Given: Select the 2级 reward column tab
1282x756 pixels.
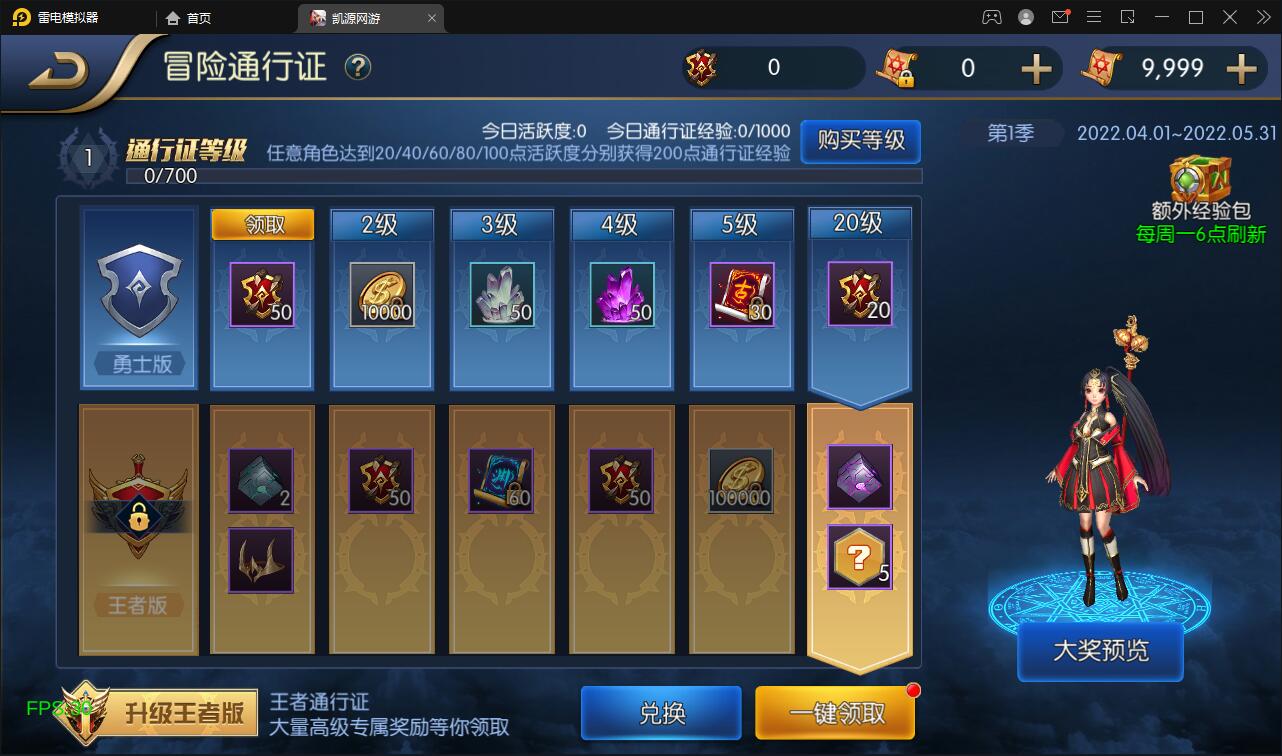Looking at the screenshot, I should point(381,225).
